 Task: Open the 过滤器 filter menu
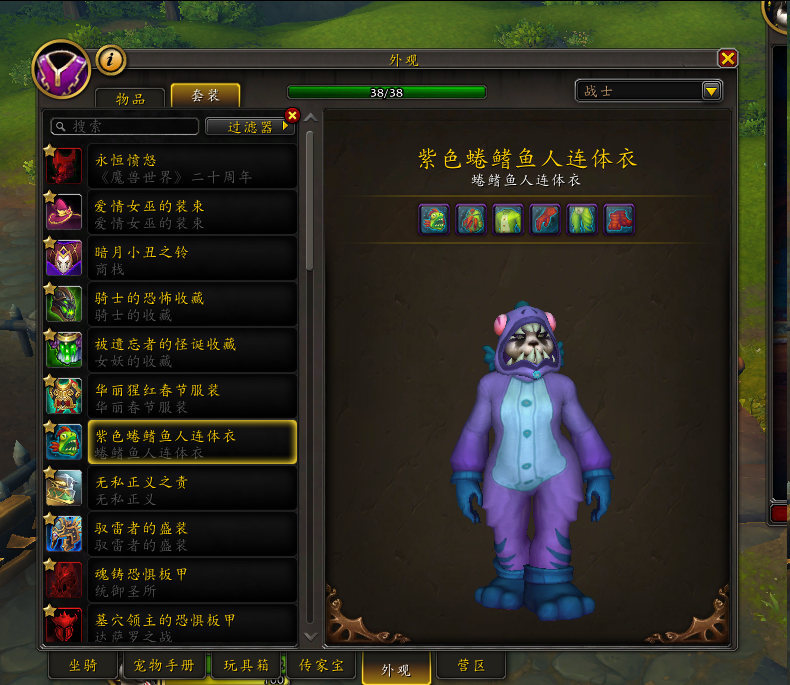[248, 126]
